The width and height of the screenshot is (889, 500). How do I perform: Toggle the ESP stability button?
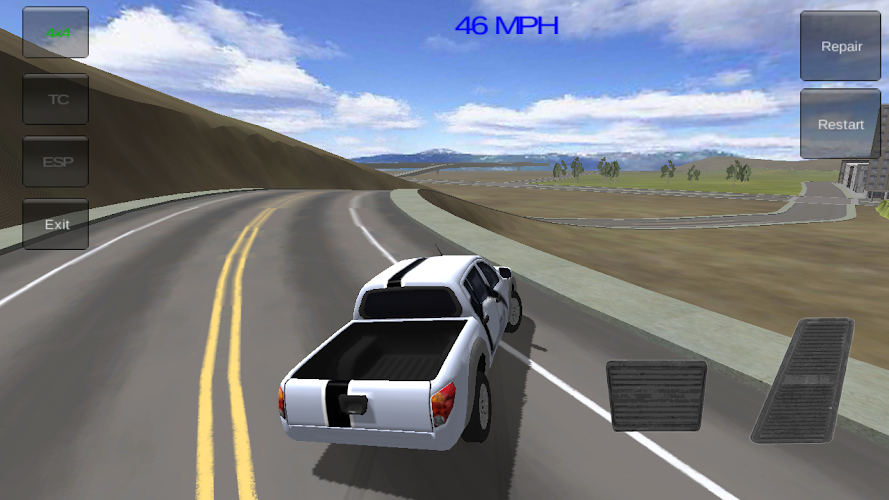(x=56, y=162)
